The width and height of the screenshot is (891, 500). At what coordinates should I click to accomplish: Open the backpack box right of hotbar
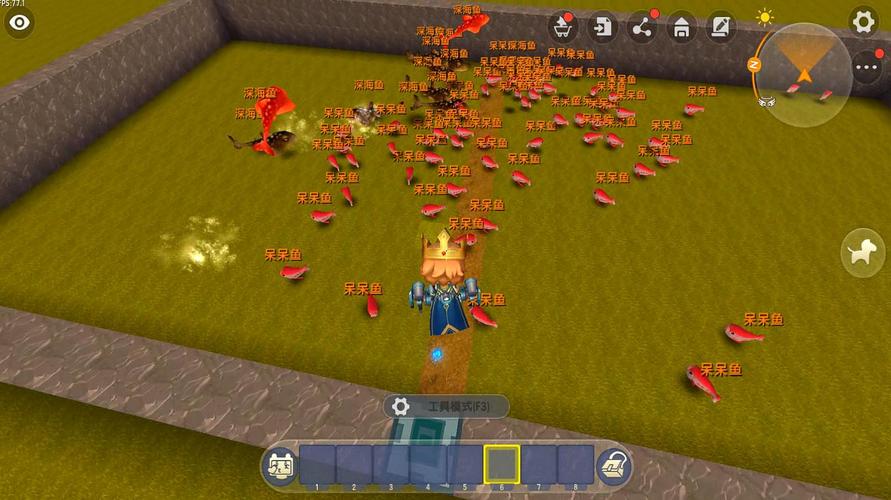(x=613, y=465)
